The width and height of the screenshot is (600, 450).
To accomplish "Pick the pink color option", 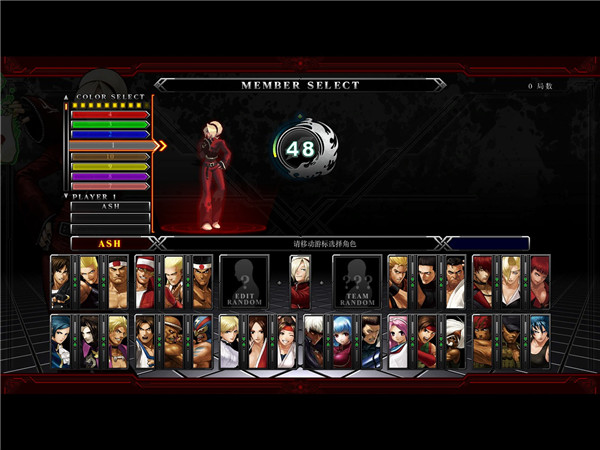I will pyautogui.click(x=108, y=186).
